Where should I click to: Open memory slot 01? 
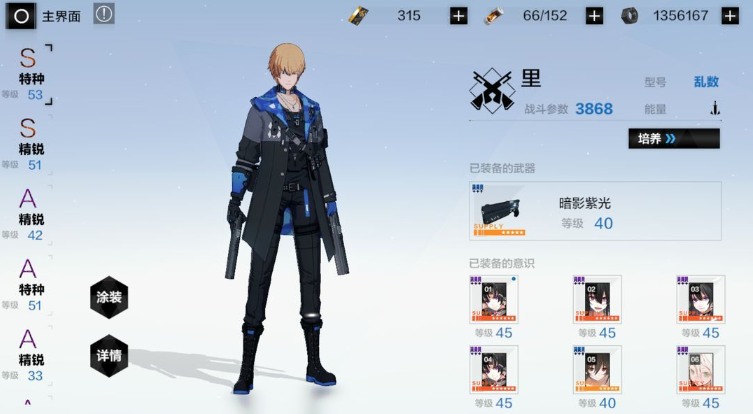(x=492, y=300)
